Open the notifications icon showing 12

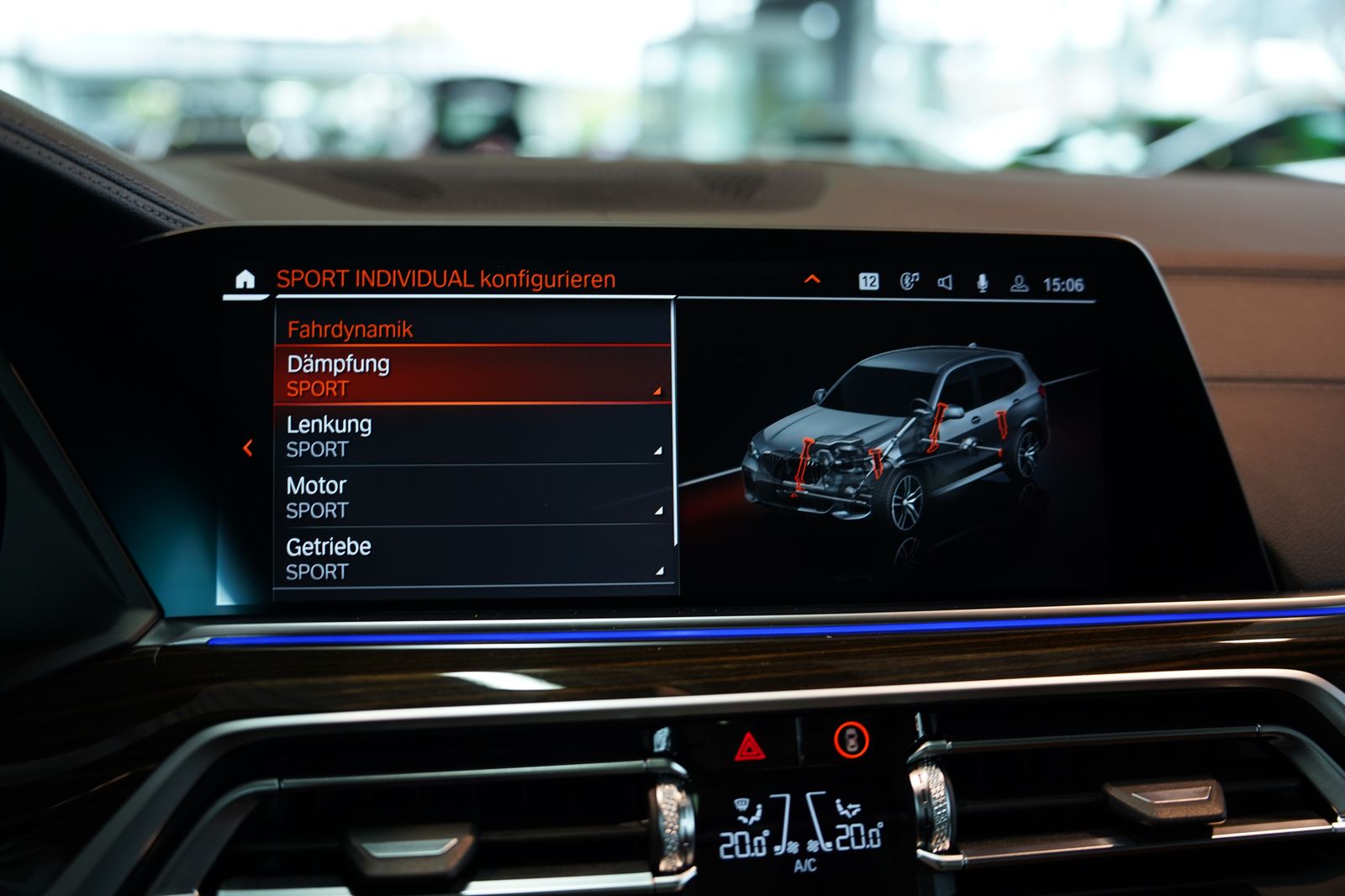868,282
